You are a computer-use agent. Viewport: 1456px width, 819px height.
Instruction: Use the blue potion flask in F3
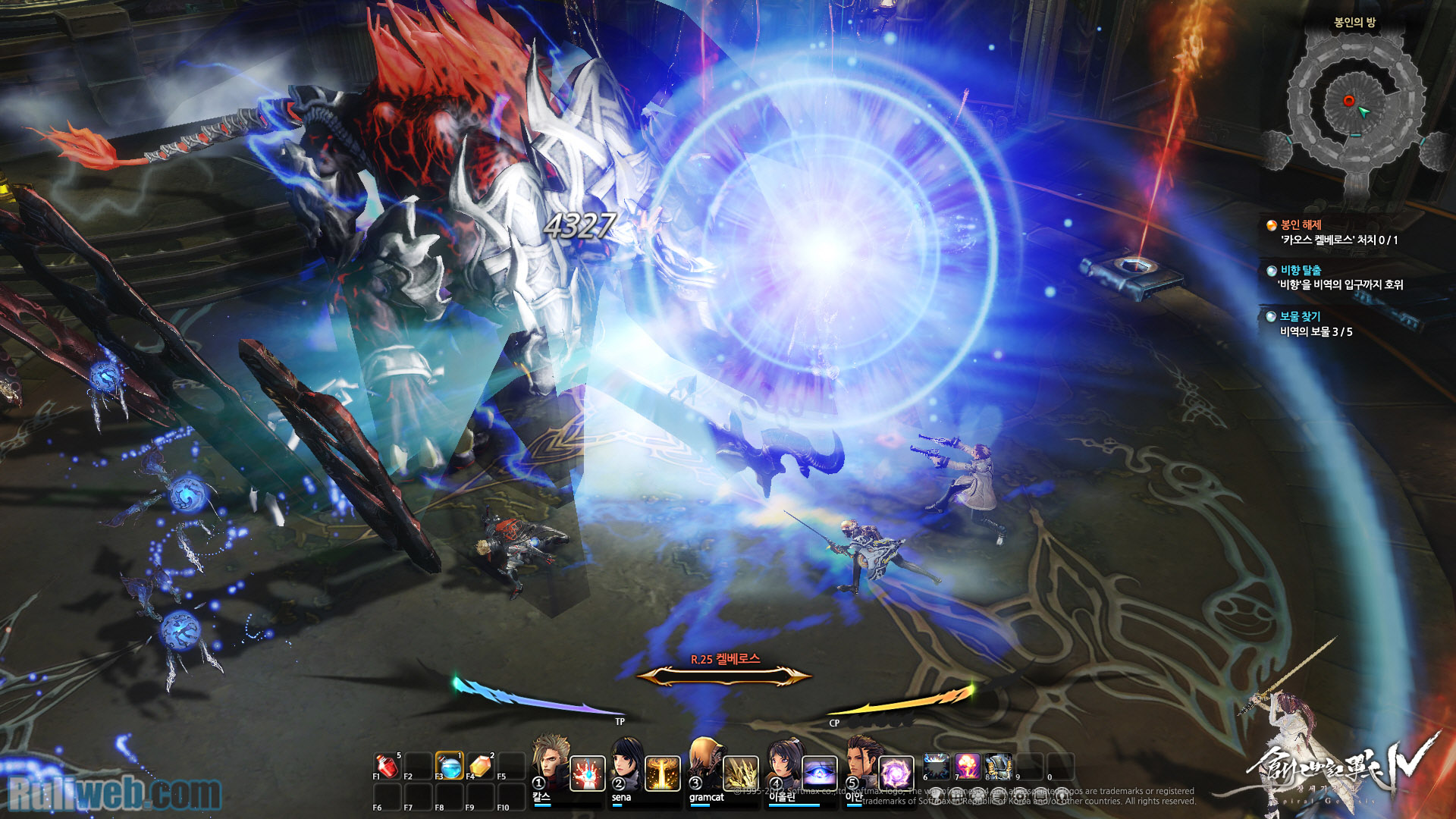pyautogui.click(x=450, y=767)
